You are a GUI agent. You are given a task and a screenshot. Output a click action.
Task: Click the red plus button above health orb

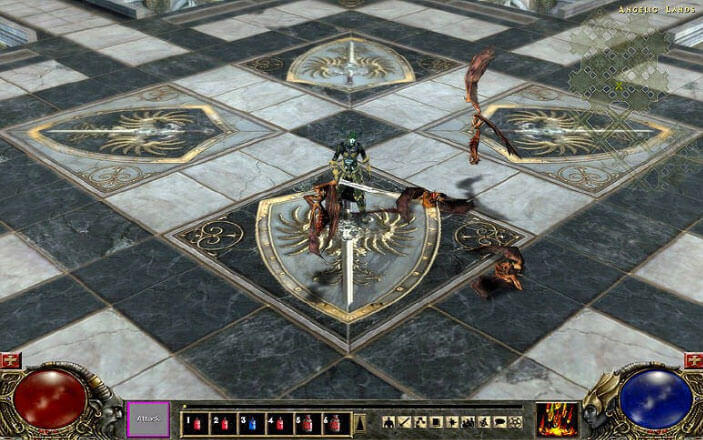[12, 360]
